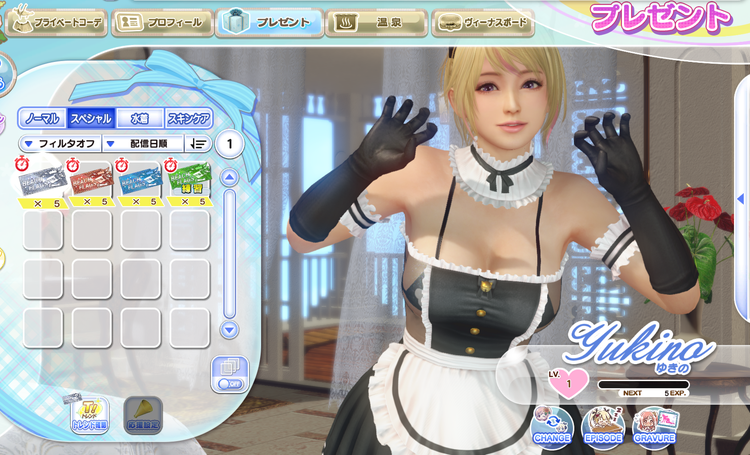Select the gray ticket present item

pos(43,182)
